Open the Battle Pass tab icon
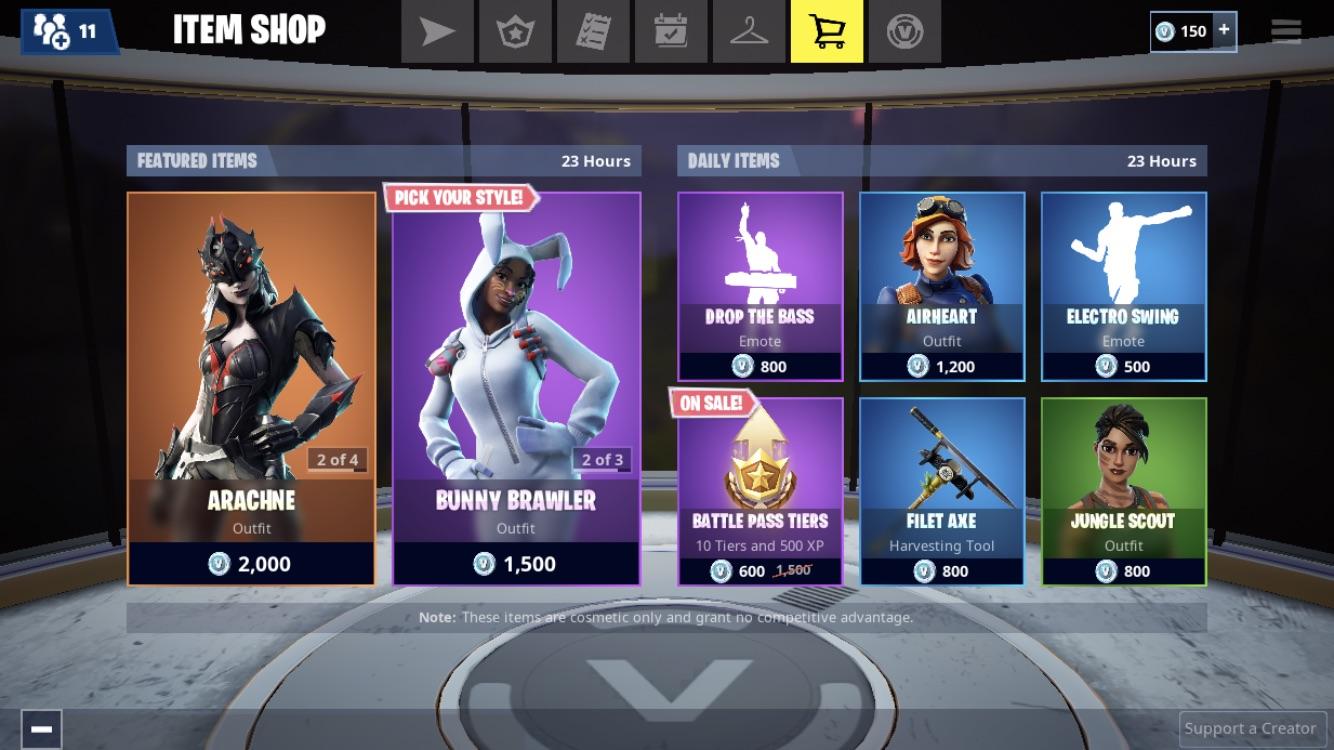The width and height of the screenshot is (1334, 750). [516, 30]
